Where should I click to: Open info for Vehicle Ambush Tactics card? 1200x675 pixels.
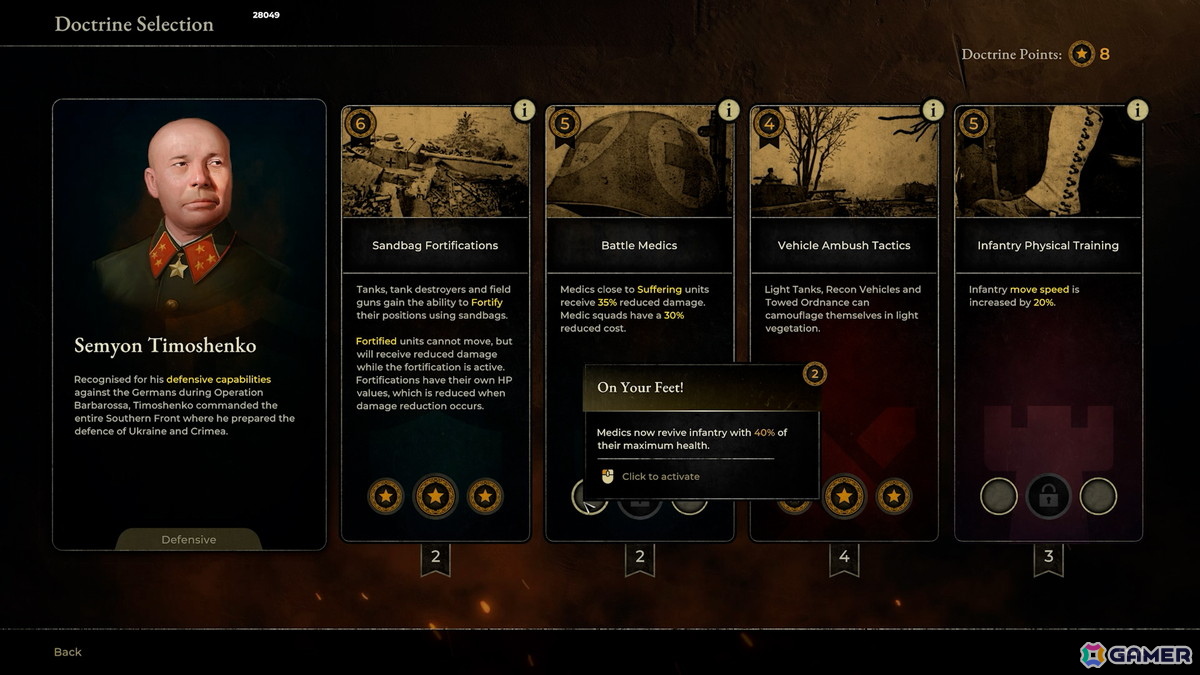(x=932, y=110)
